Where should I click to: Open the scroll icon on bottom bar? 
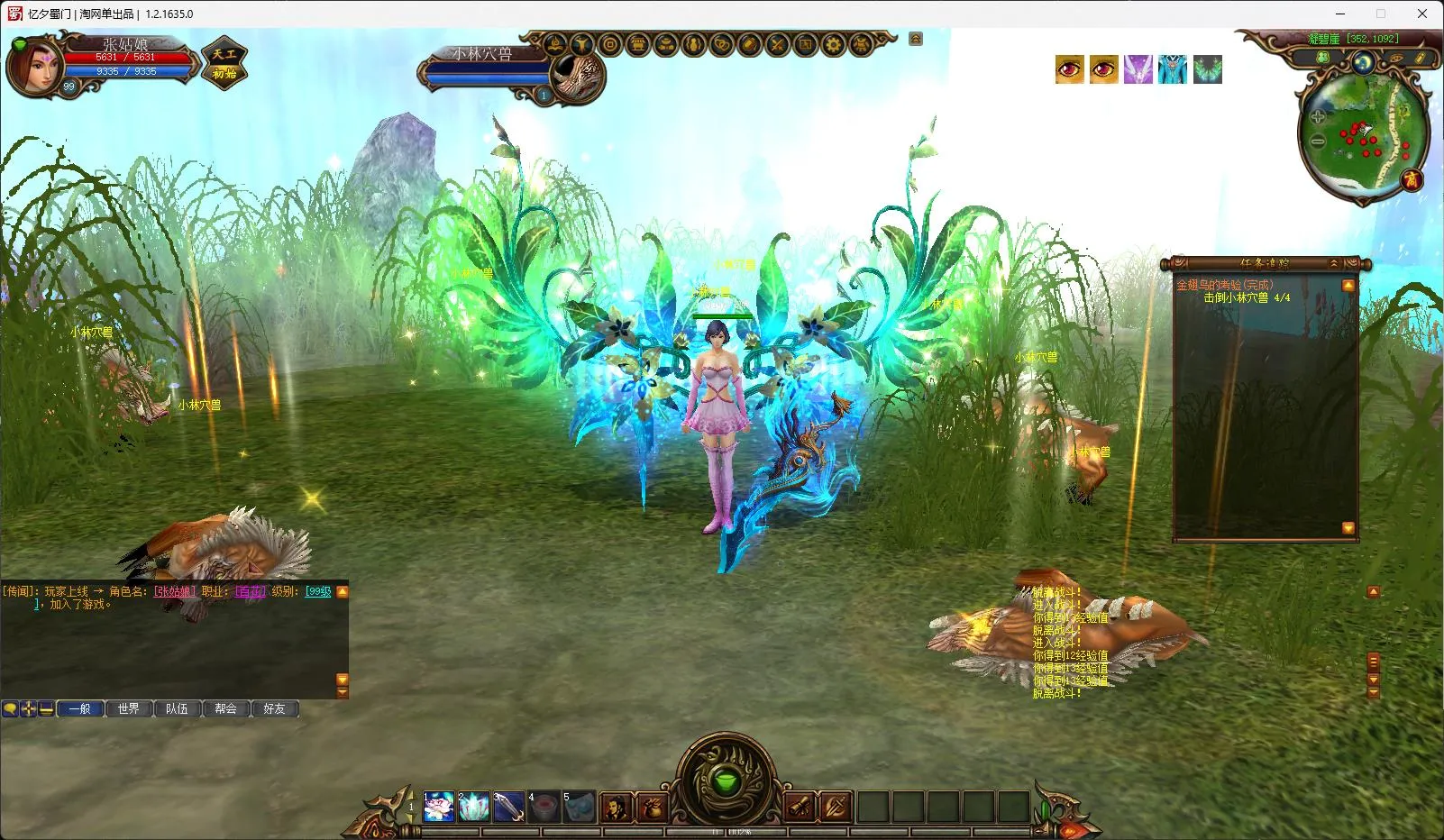point(800,807)
